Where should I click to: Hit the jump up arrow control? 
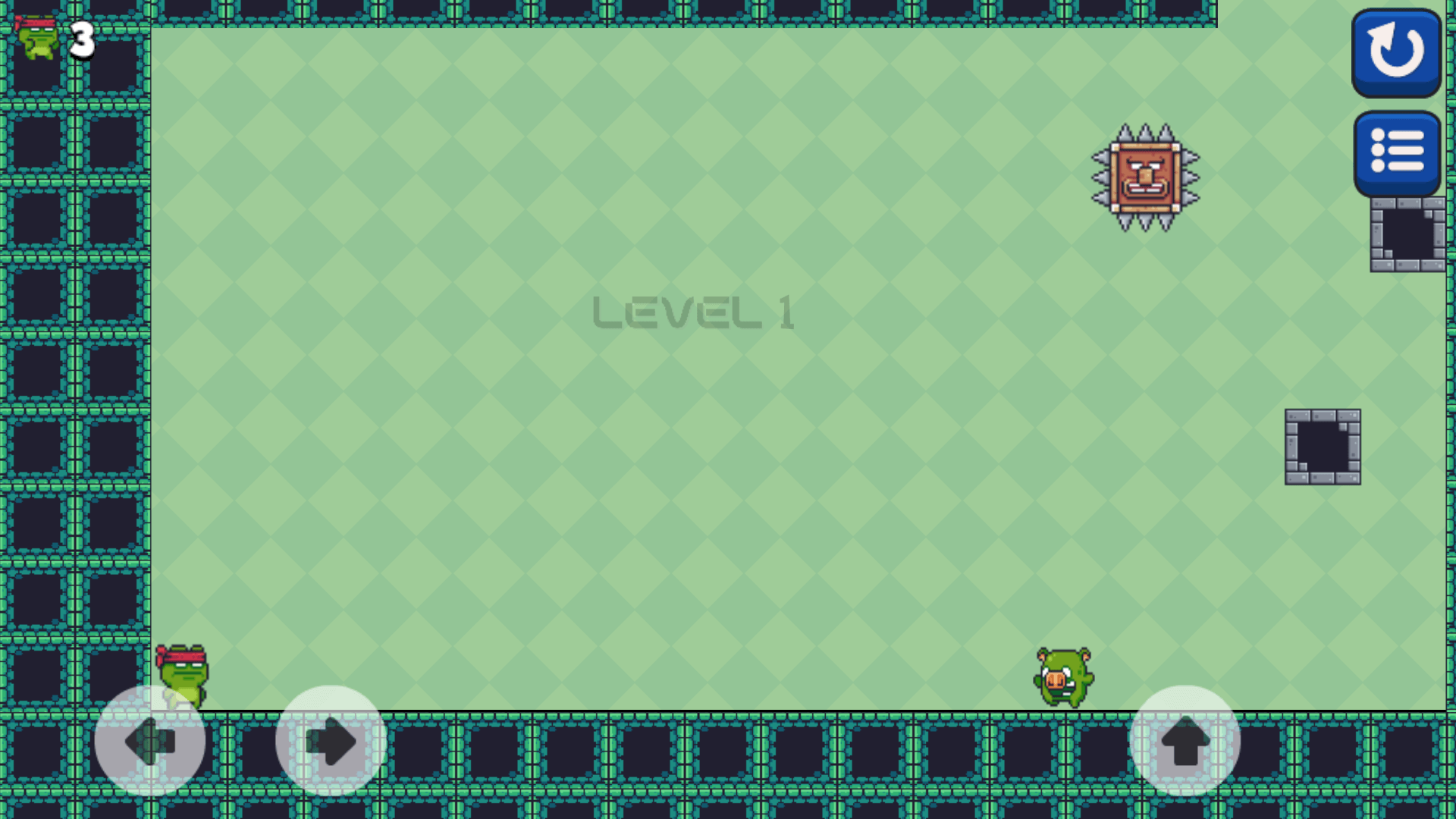click(1185, 740)
